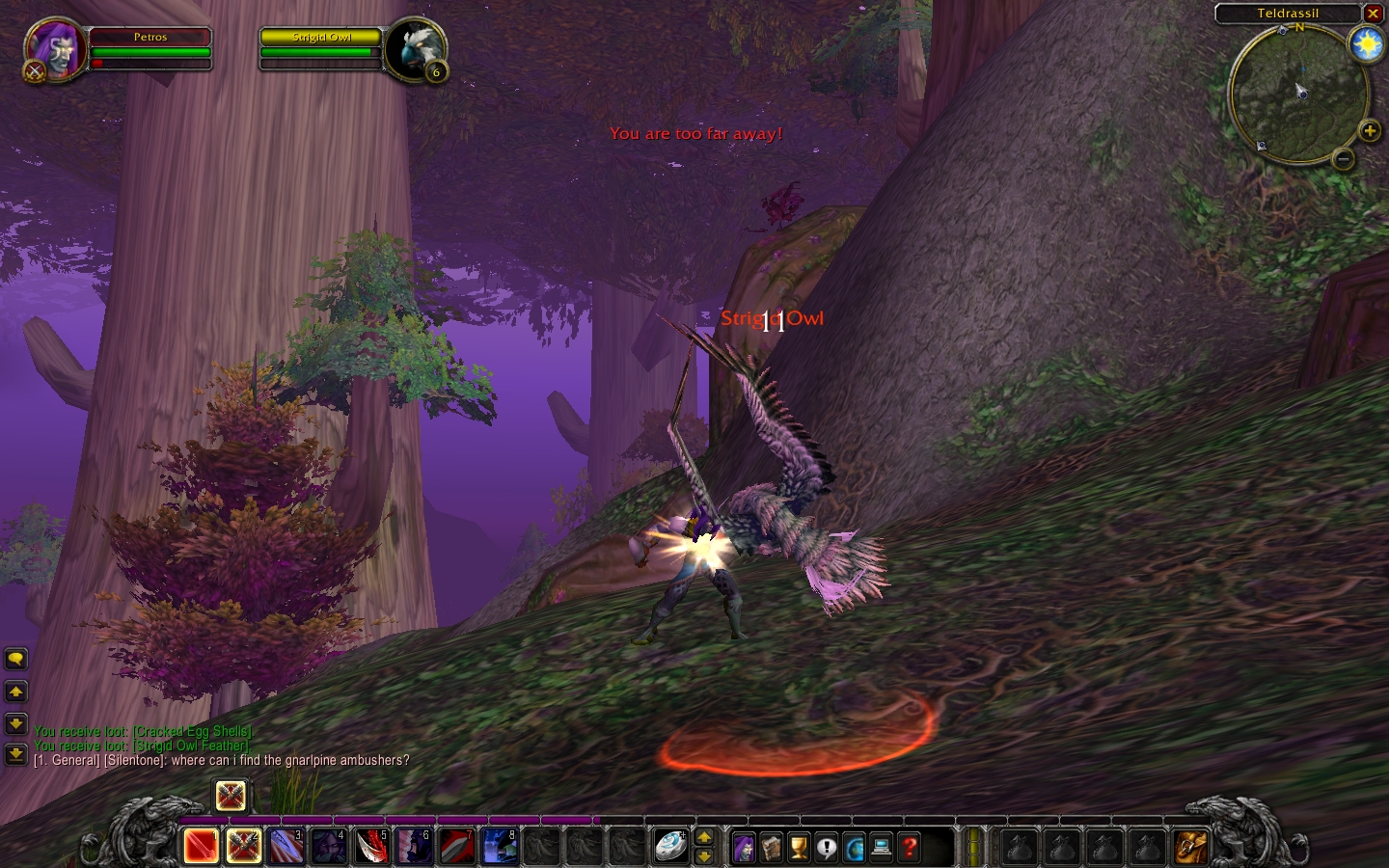Open the talents goblet button
This screenshot has width=1389, height=868.
click(799, 848)
